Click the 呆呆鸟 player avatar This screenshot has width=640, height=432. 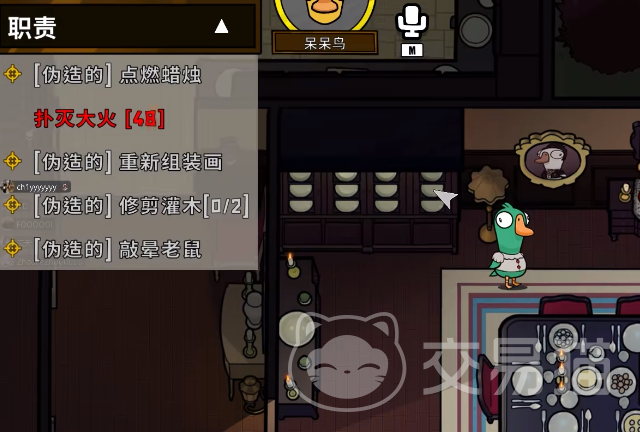click(325, 14)
